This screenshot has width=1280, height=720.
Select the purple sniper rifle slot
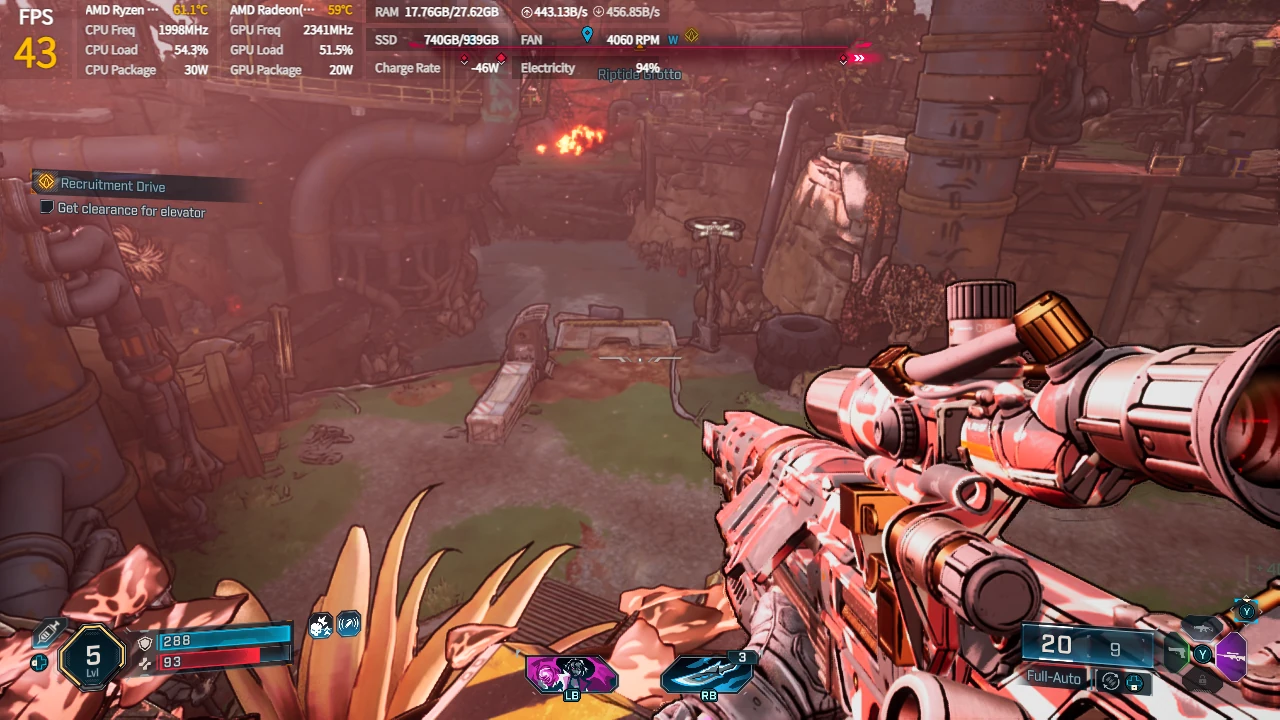point(1231,657)
